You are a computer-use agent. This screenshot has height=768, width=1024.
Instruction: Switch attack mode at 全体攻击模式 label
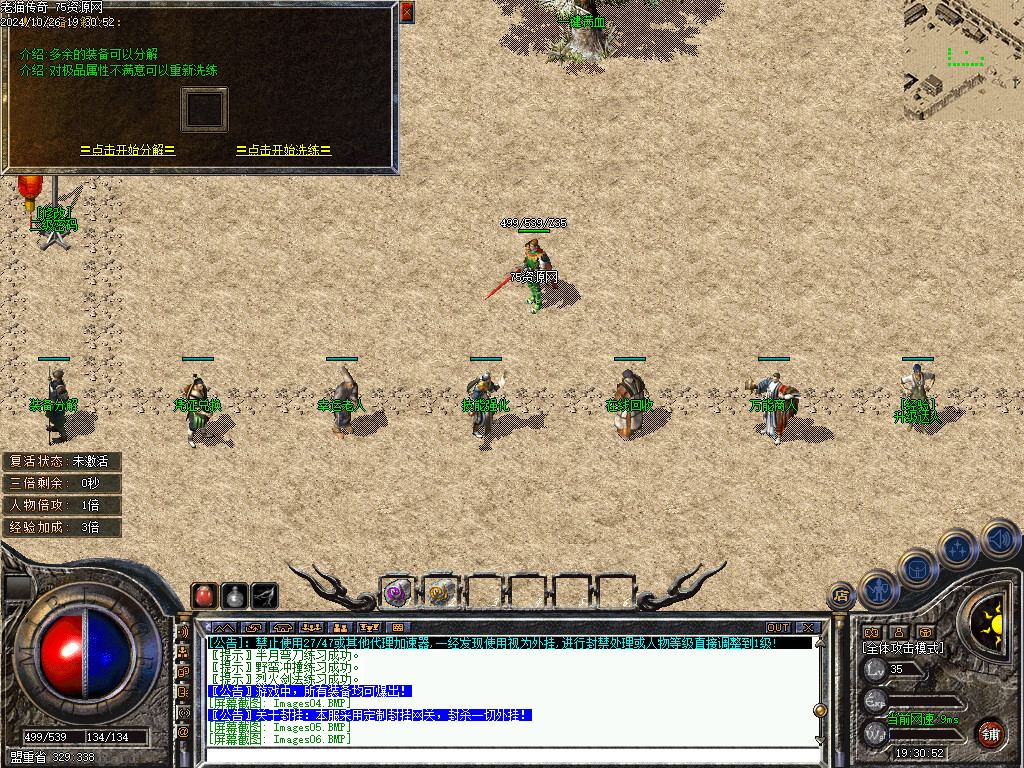(903, 648)
